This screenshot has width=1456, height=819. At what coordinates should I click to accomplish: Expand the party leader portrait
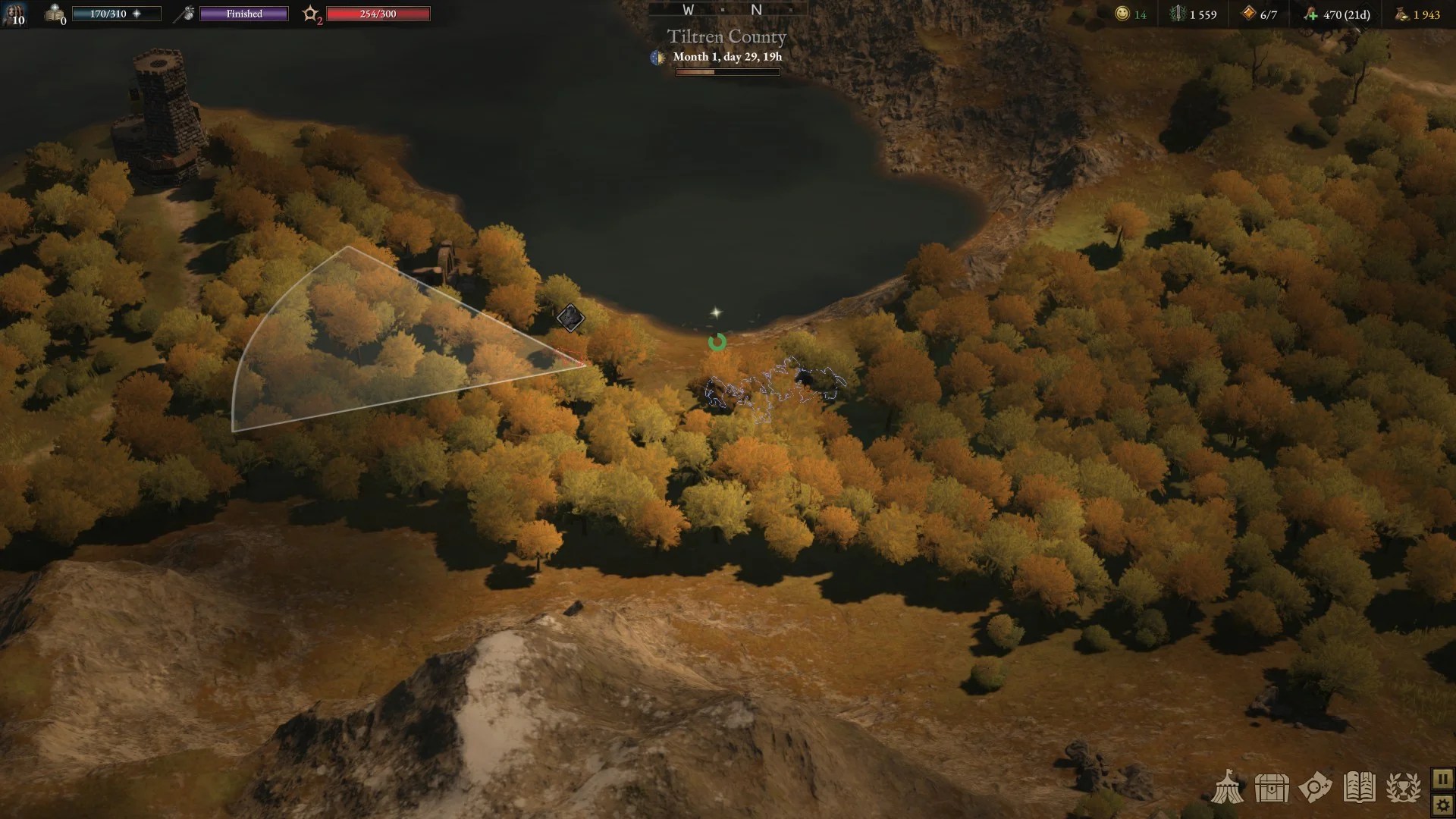pos(15,15)
